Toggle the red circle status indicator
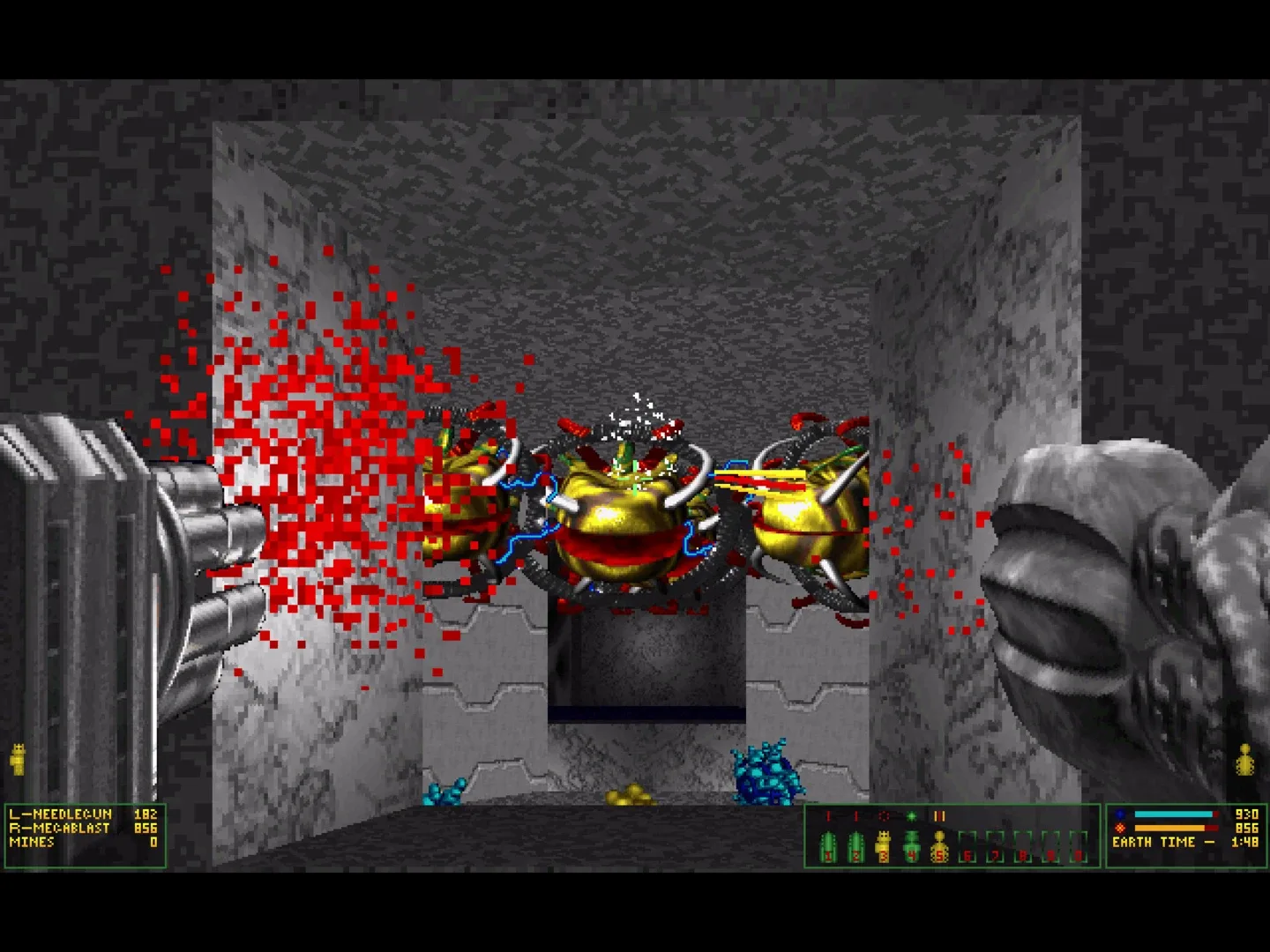Image resolution: width=1270 pixels, height=952 pixels. 885,815
